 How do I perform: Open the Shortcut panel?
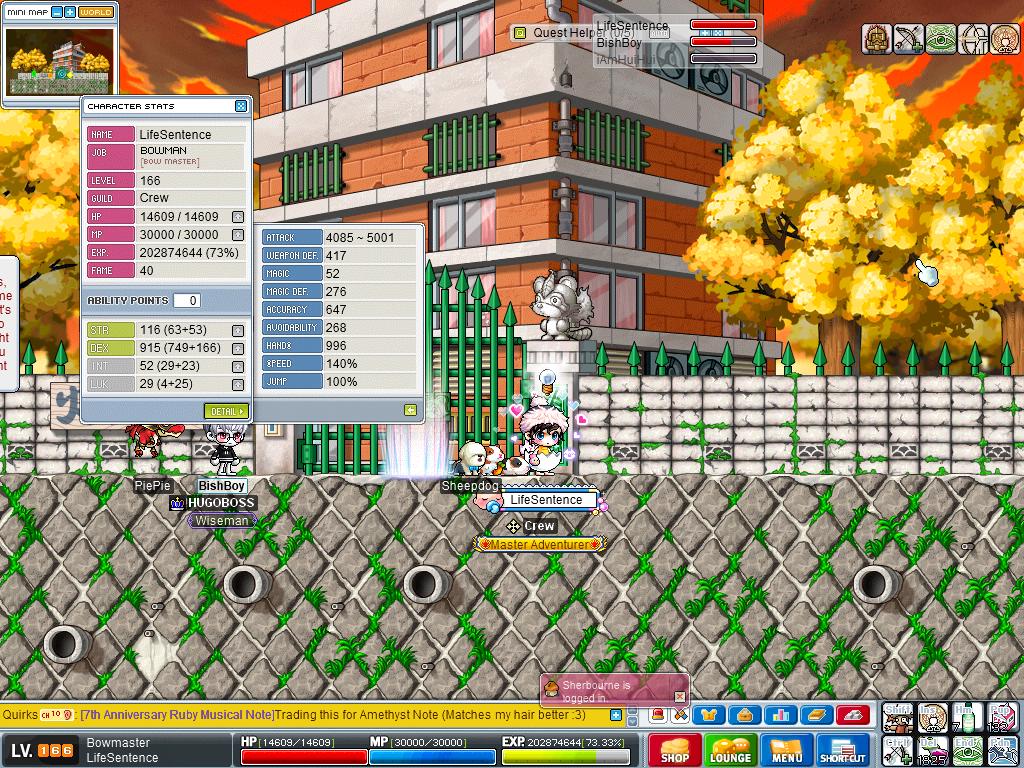(x=843, y=750)
